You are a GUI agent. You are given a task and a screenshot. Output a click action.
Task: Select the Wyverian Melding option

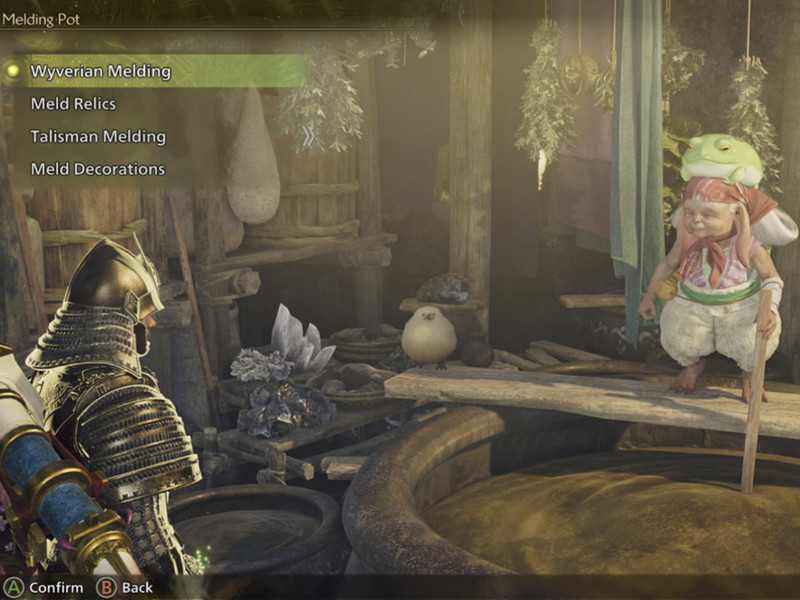(100, 71)
